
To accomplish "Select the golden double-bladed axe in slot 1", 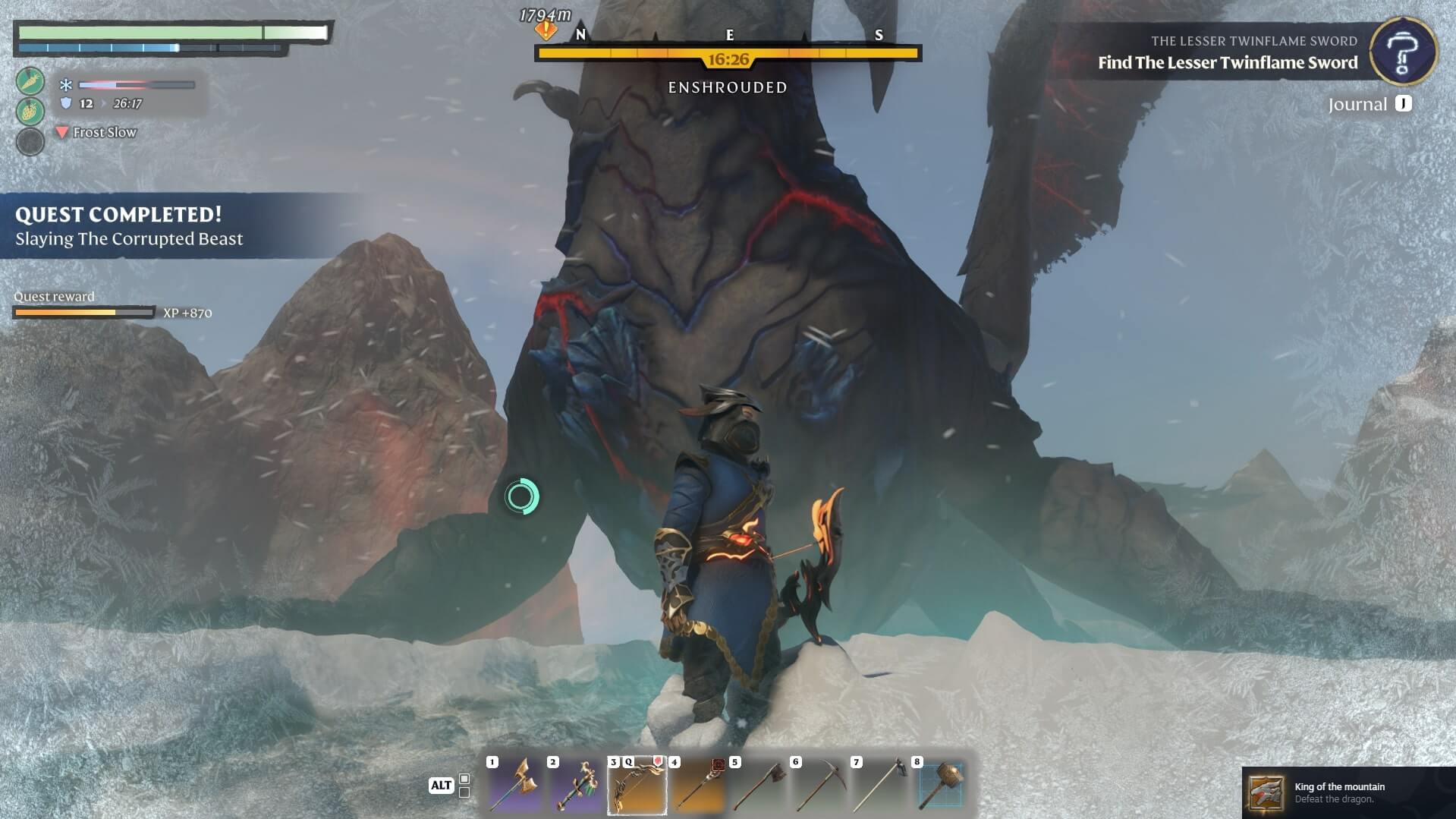I will [514, 785].
